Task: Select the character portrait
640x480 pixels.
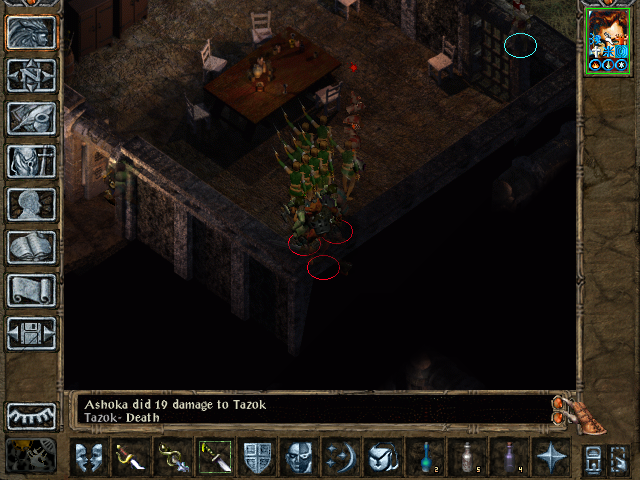Action: [x=608, y=40]
